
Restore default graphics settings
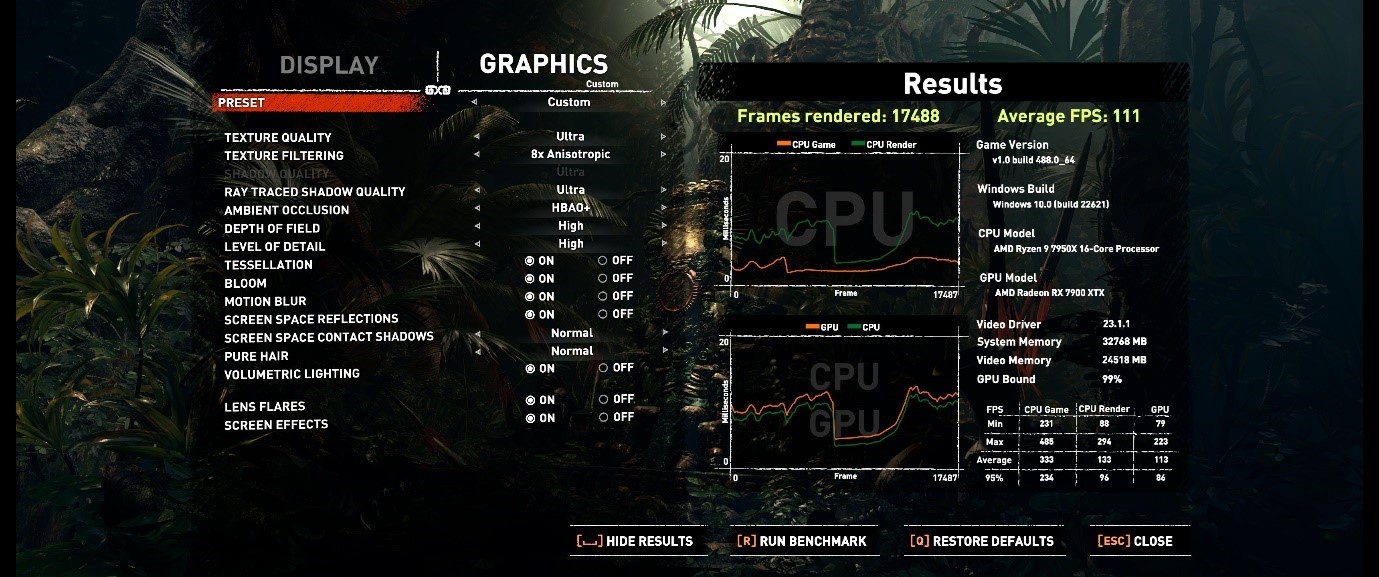tap(981, 541)
